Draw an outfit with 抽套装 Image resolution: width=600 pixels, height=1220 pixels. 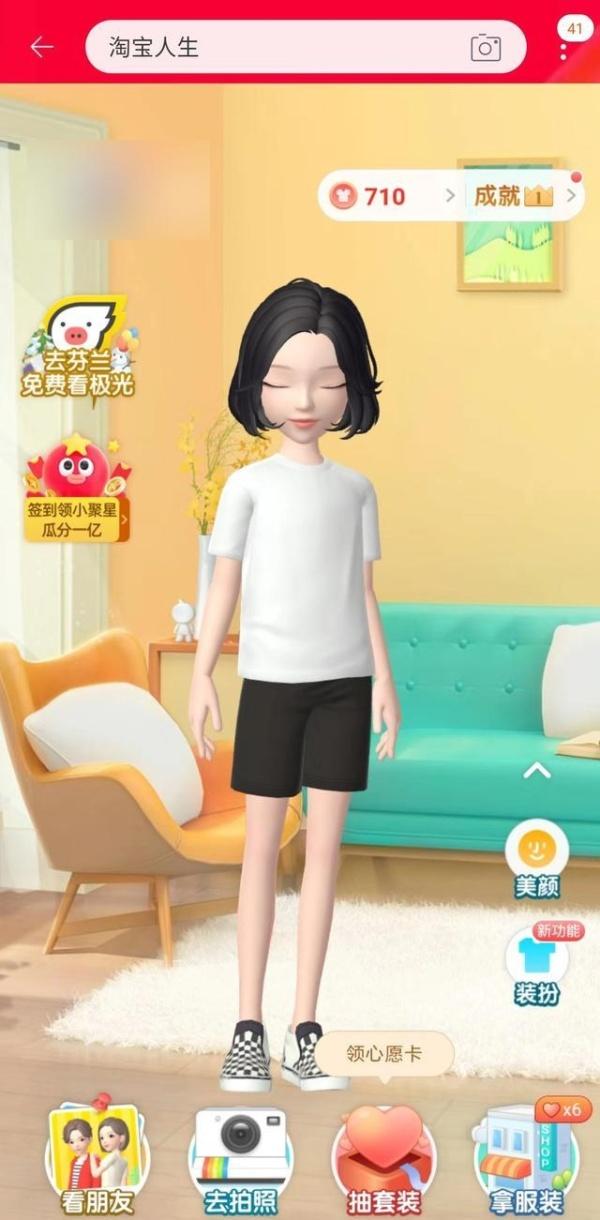(x=385, y=1160)
